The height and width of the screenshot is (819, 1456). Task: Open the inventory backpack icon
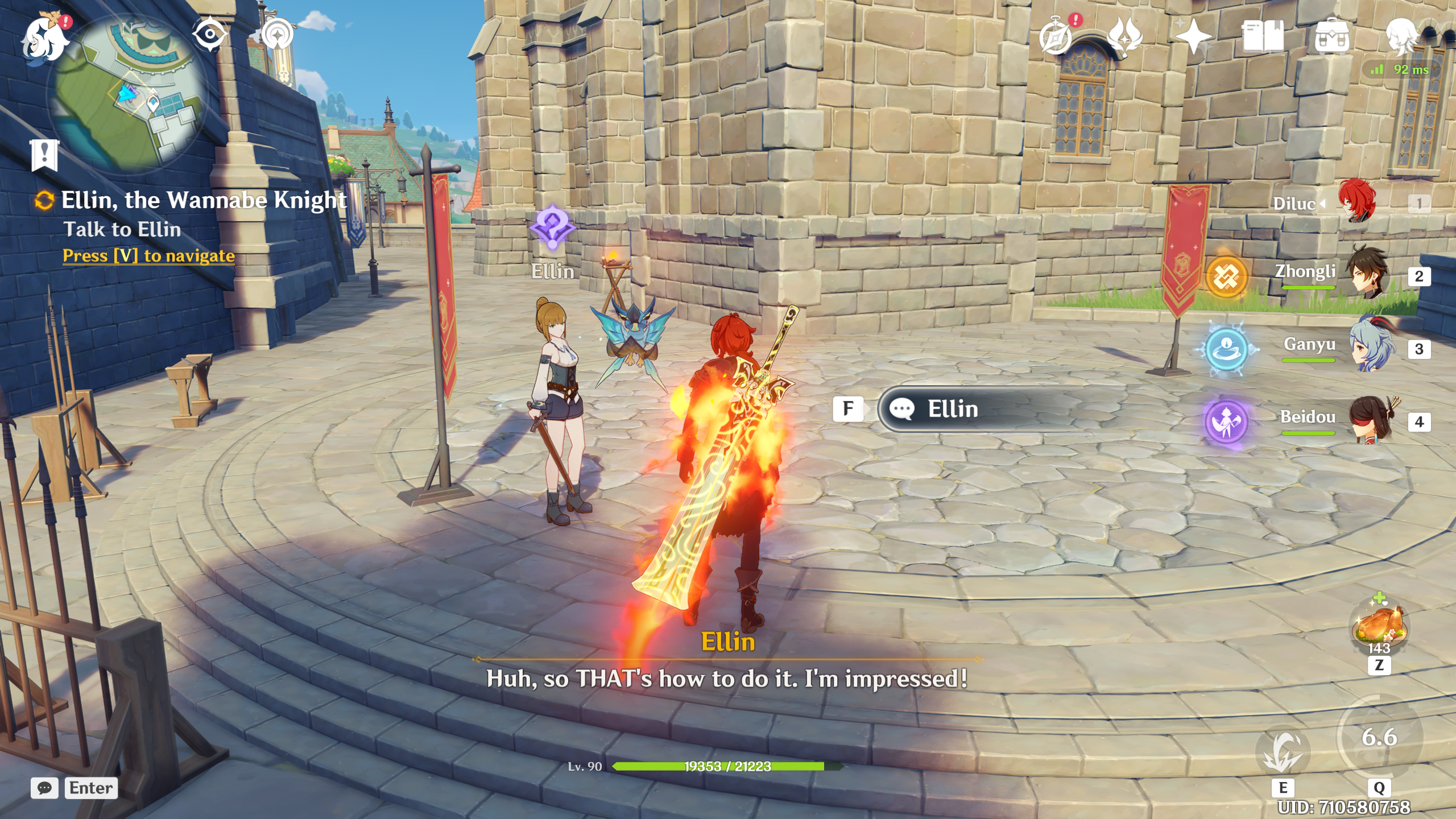[x=1332, y=36]
